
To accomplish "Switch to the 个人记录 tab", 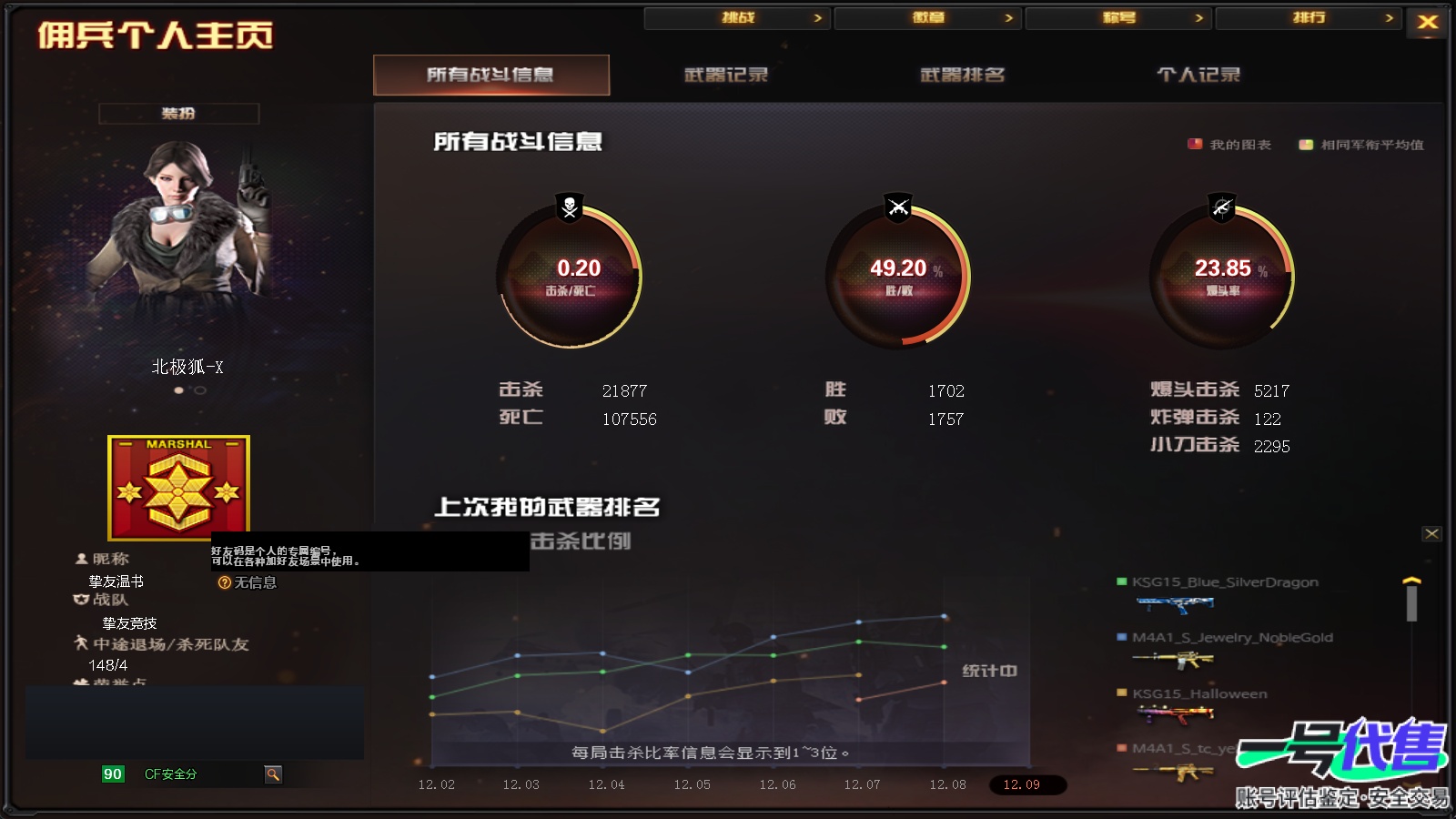I will 1197,75.
